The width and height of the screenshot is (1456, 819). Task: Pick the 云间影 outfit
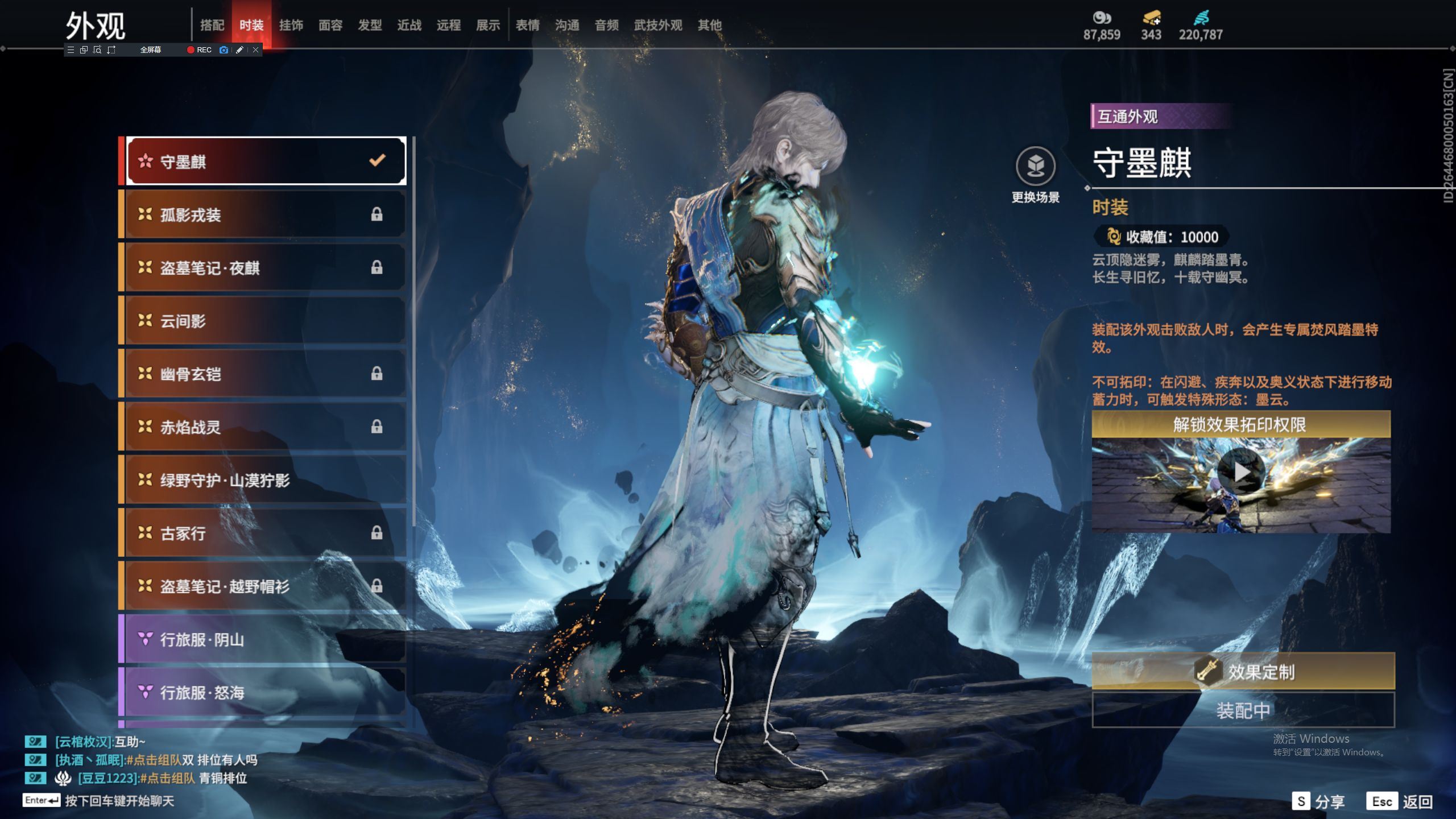[265, 321]
